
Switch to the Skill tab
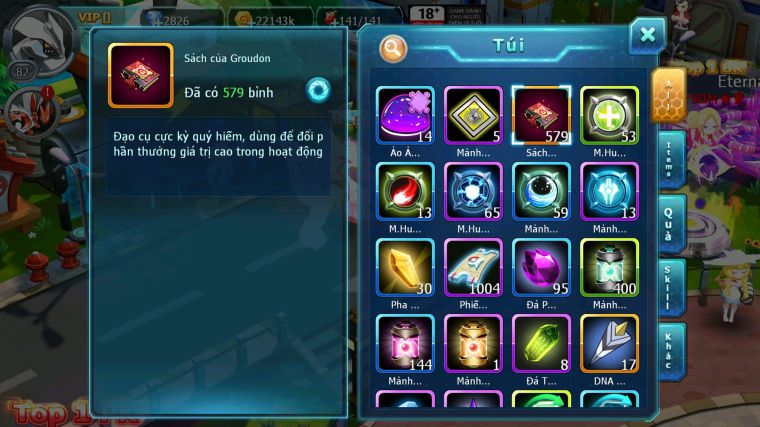pos(670,287)
